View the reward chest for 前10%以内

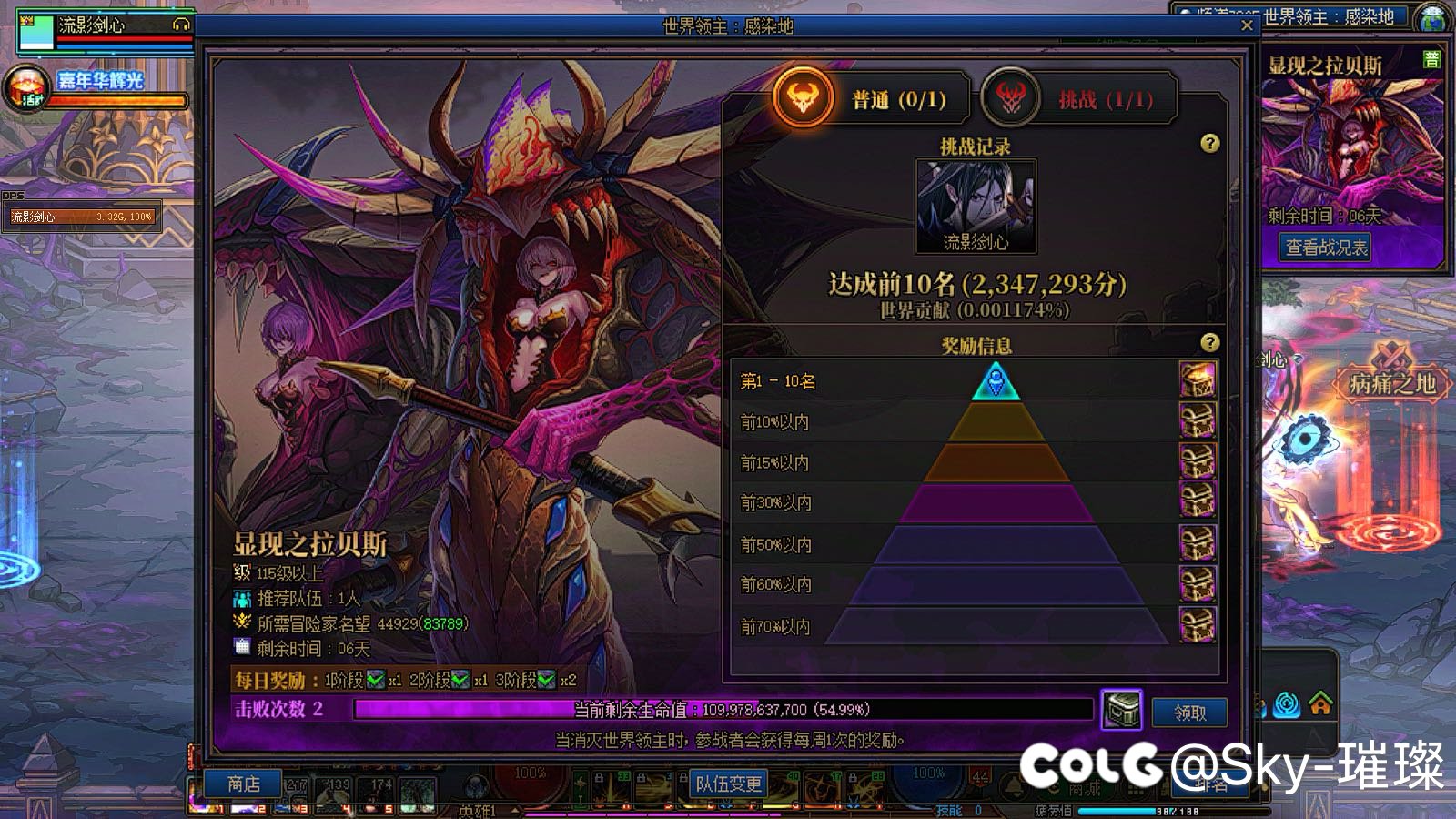[1198, 420]
